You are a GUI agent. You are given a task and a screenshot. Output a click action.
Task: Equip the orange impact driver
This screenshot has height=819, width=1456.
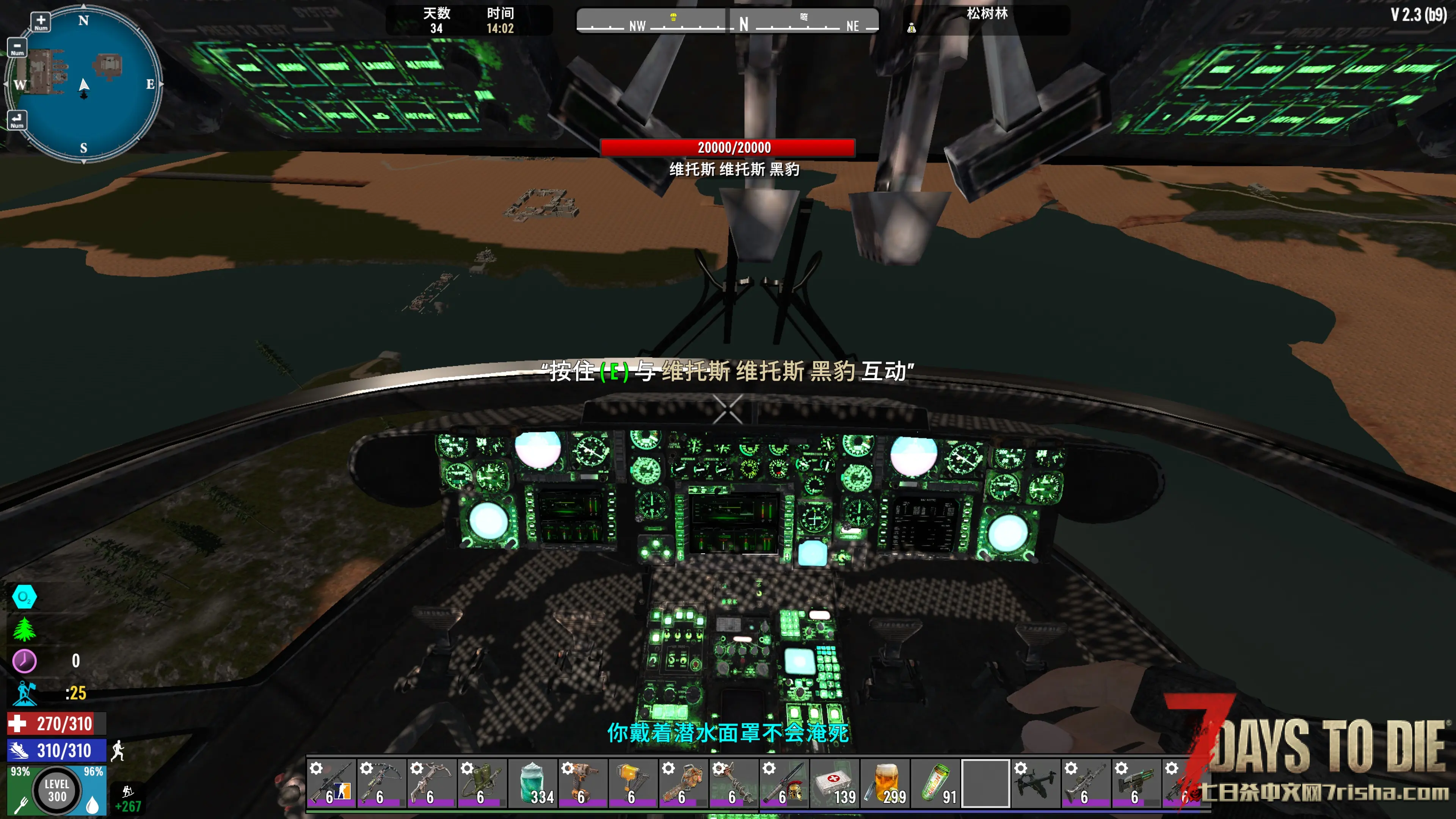point(583,783)
